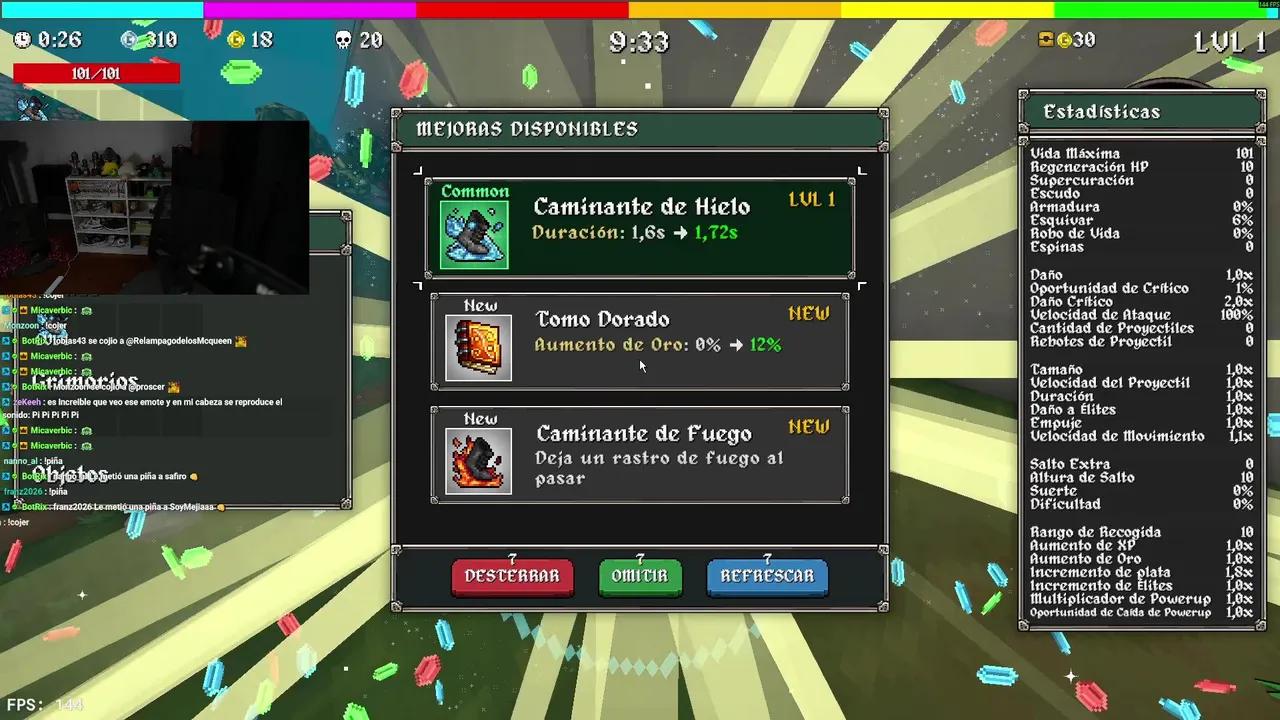The width and height of the screenshot is (1280, 720).
Task: Click the Caminante de Hielo boot icon
Action: (474, 234)
